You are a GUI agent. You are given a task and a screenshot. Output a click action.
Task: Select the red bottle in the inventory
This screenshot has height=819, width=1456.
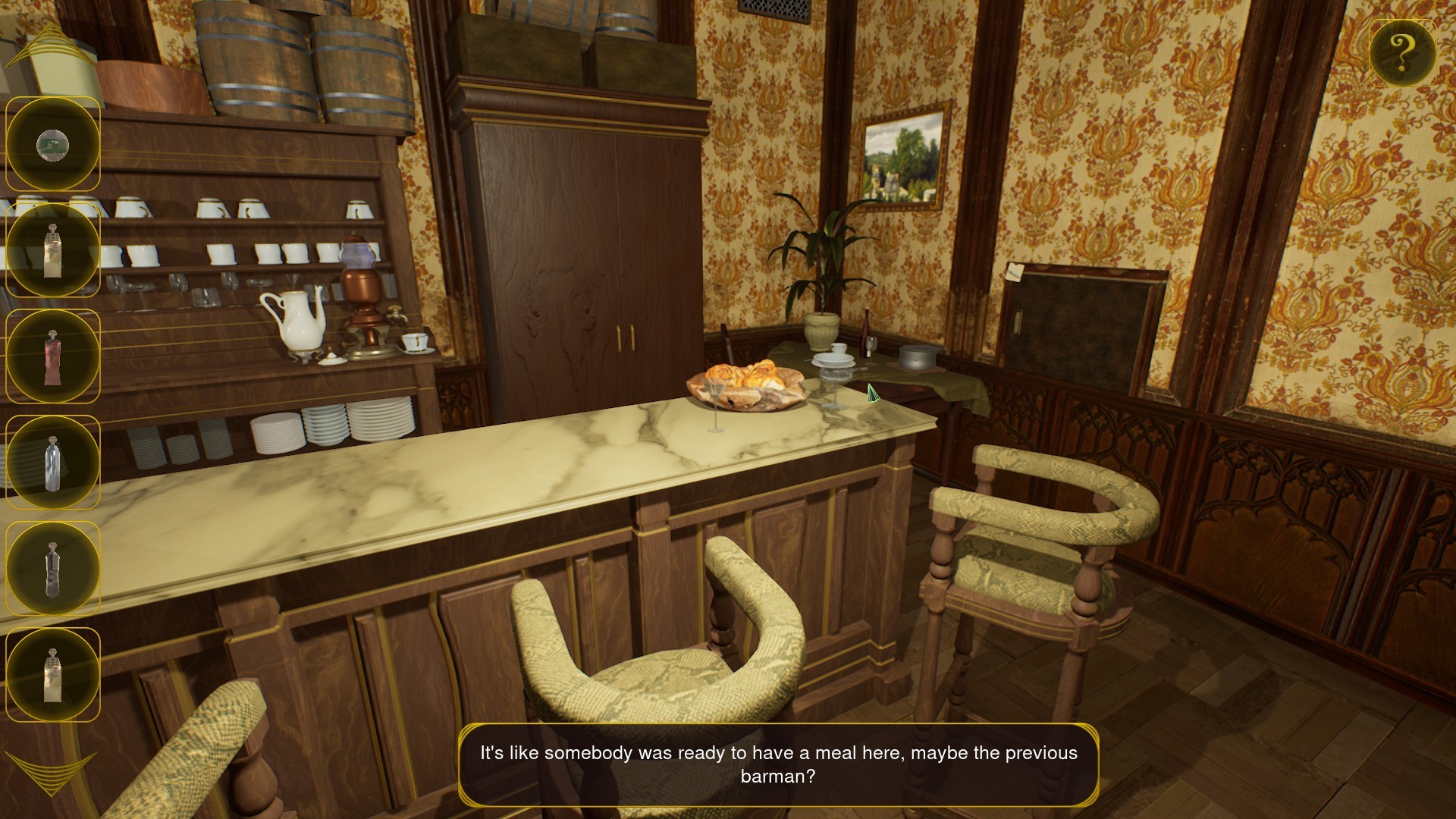(52, 356)
